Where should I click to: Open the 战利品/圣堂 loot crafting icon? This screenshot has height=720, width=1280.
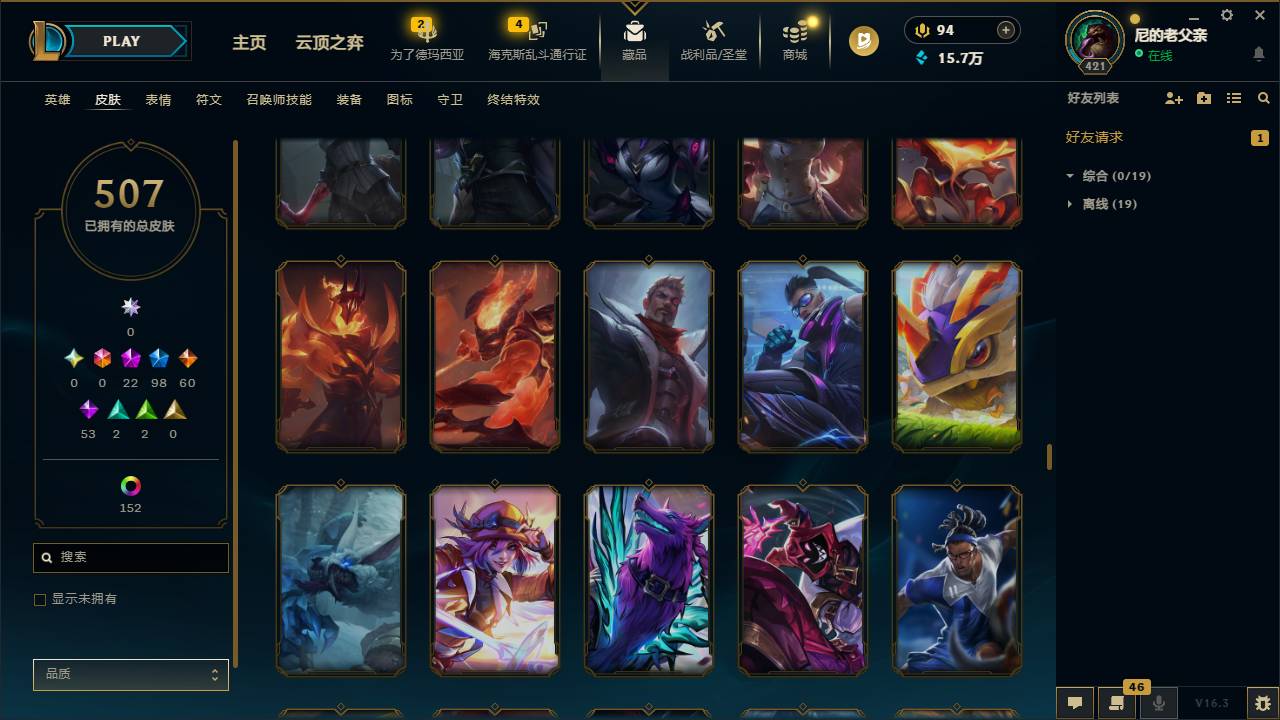713,38
